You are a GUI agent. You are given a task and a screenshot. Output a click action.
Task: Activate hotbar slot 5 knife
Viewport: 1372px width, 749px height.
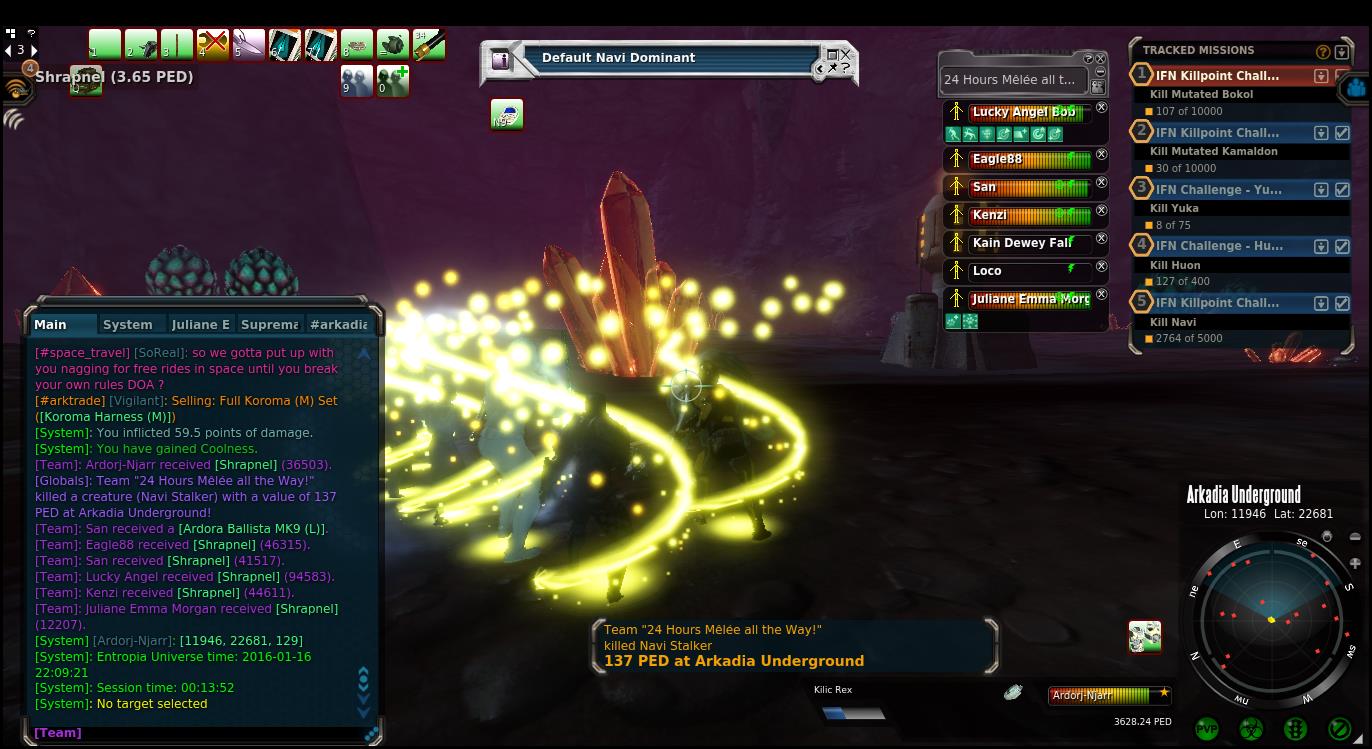249,45
